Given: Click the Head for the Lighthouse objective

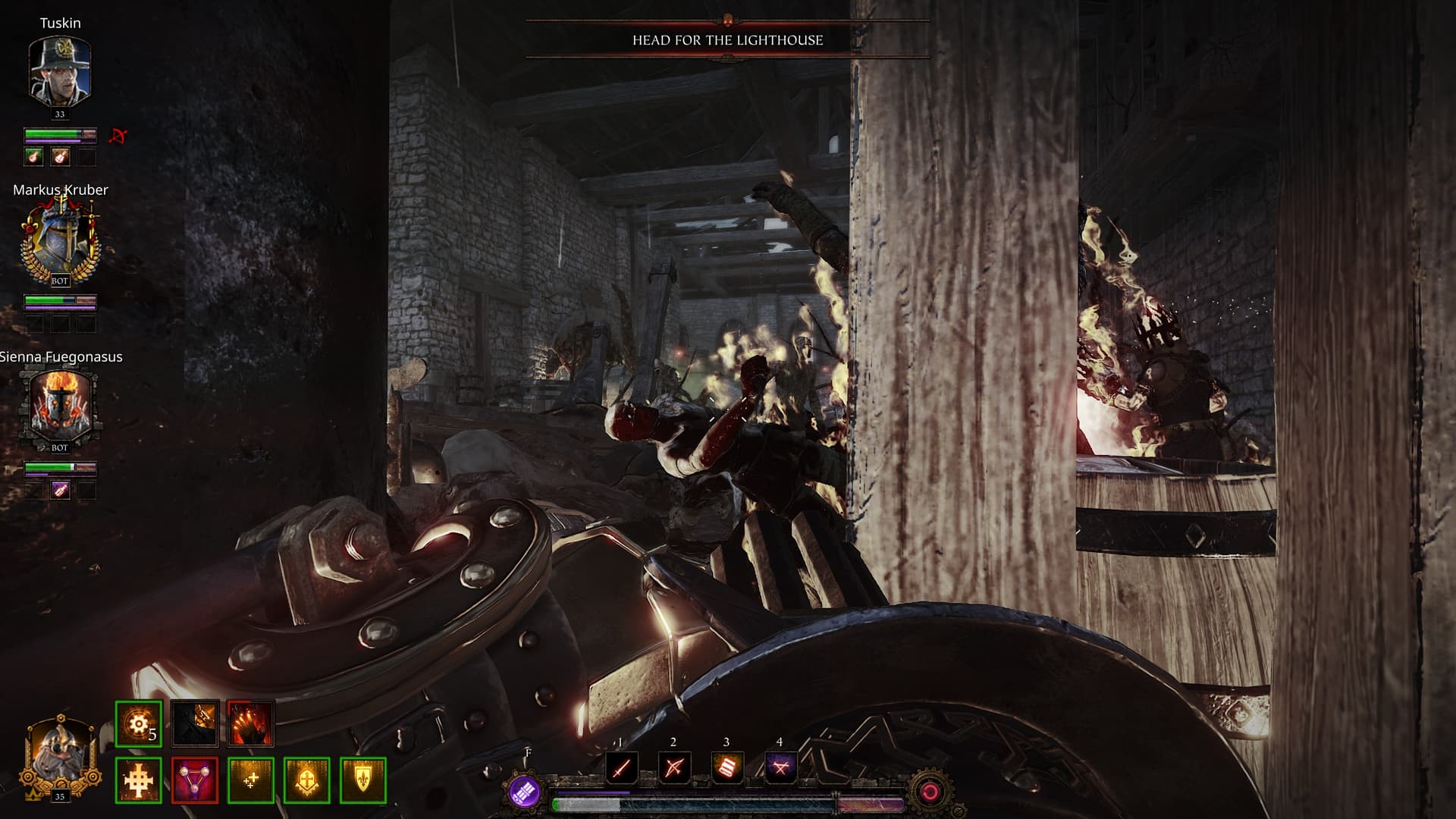Looking at the screenshot, I should (x=727, y=40).
